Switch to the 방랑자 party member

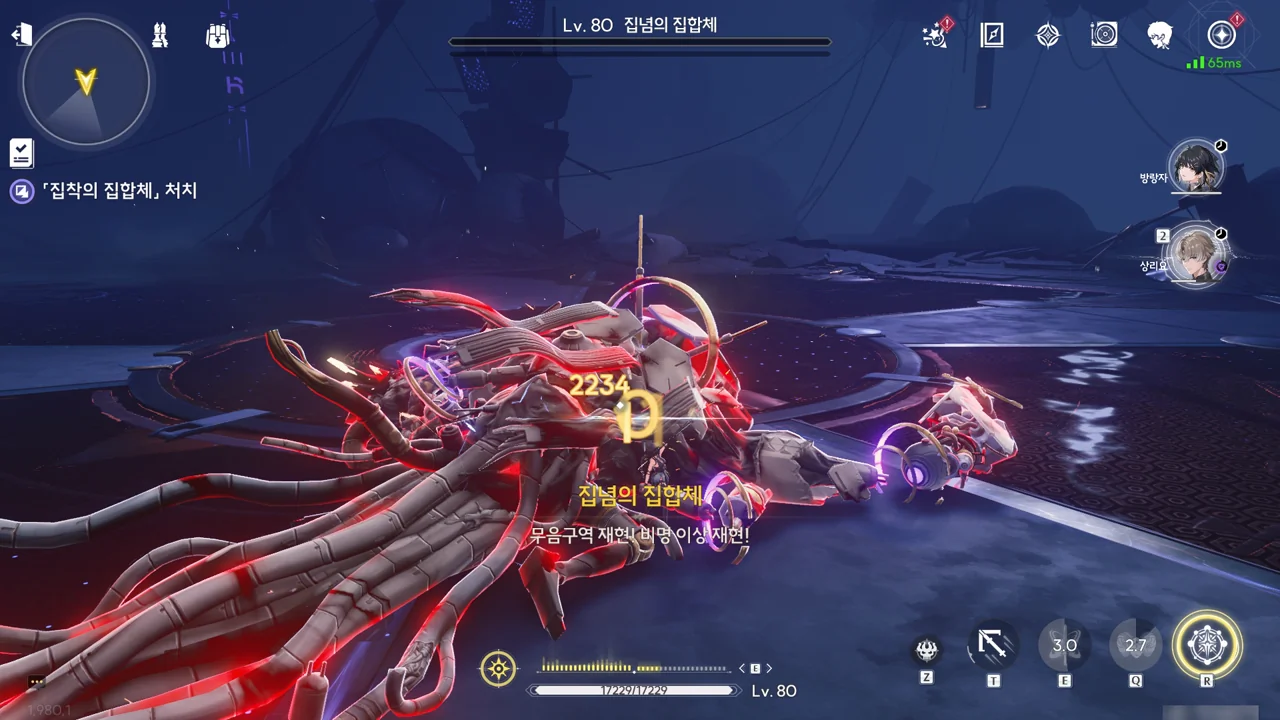(x=1195, y=168)
